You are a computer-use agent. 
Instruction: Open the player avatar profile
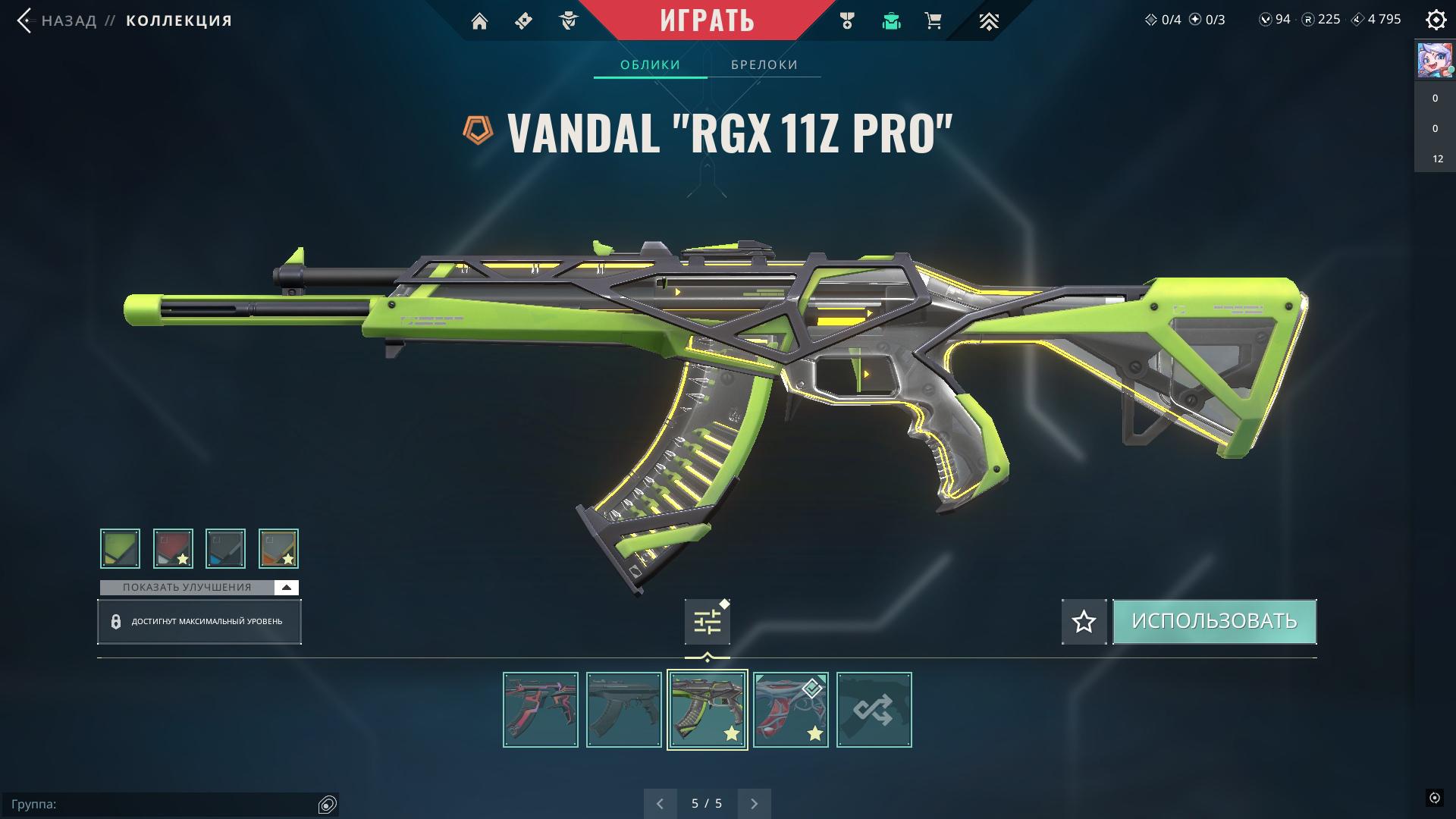pos(1434,61)
